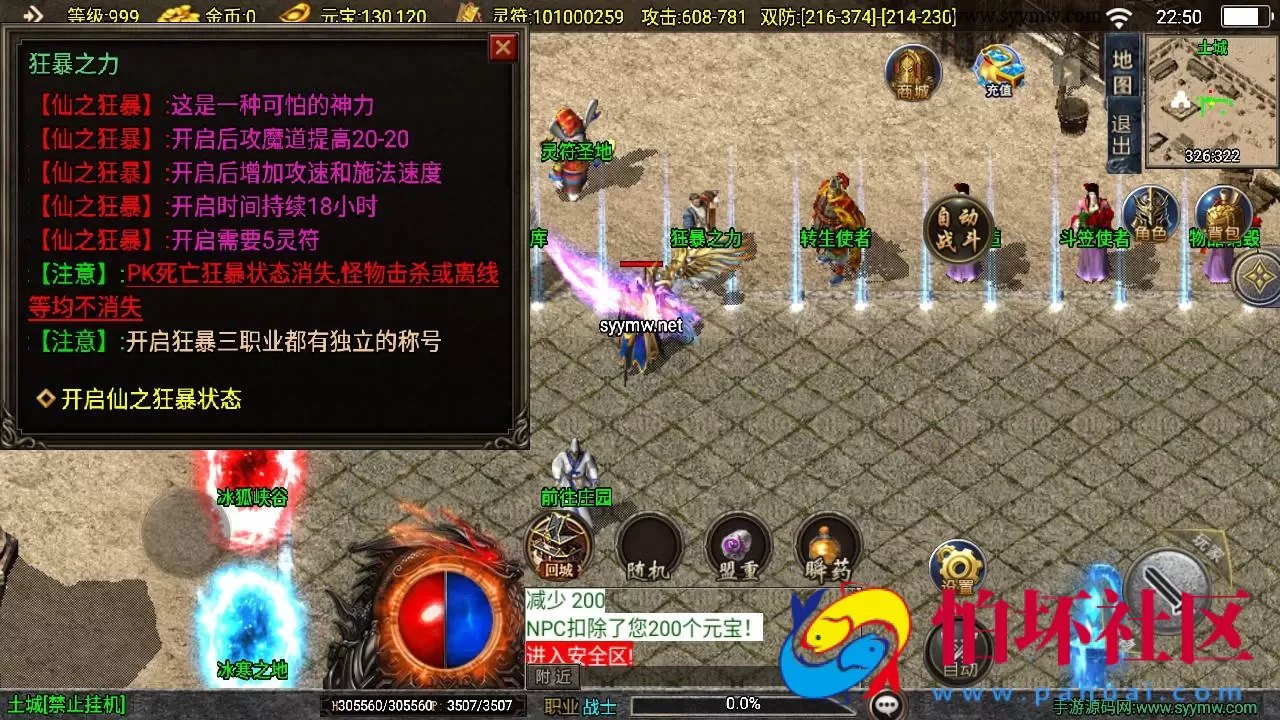Viewport: 1280px width, 720px height.
Task: Open the 充值 recharge icon
Action: pyautogui.click(x=997, y=70)
